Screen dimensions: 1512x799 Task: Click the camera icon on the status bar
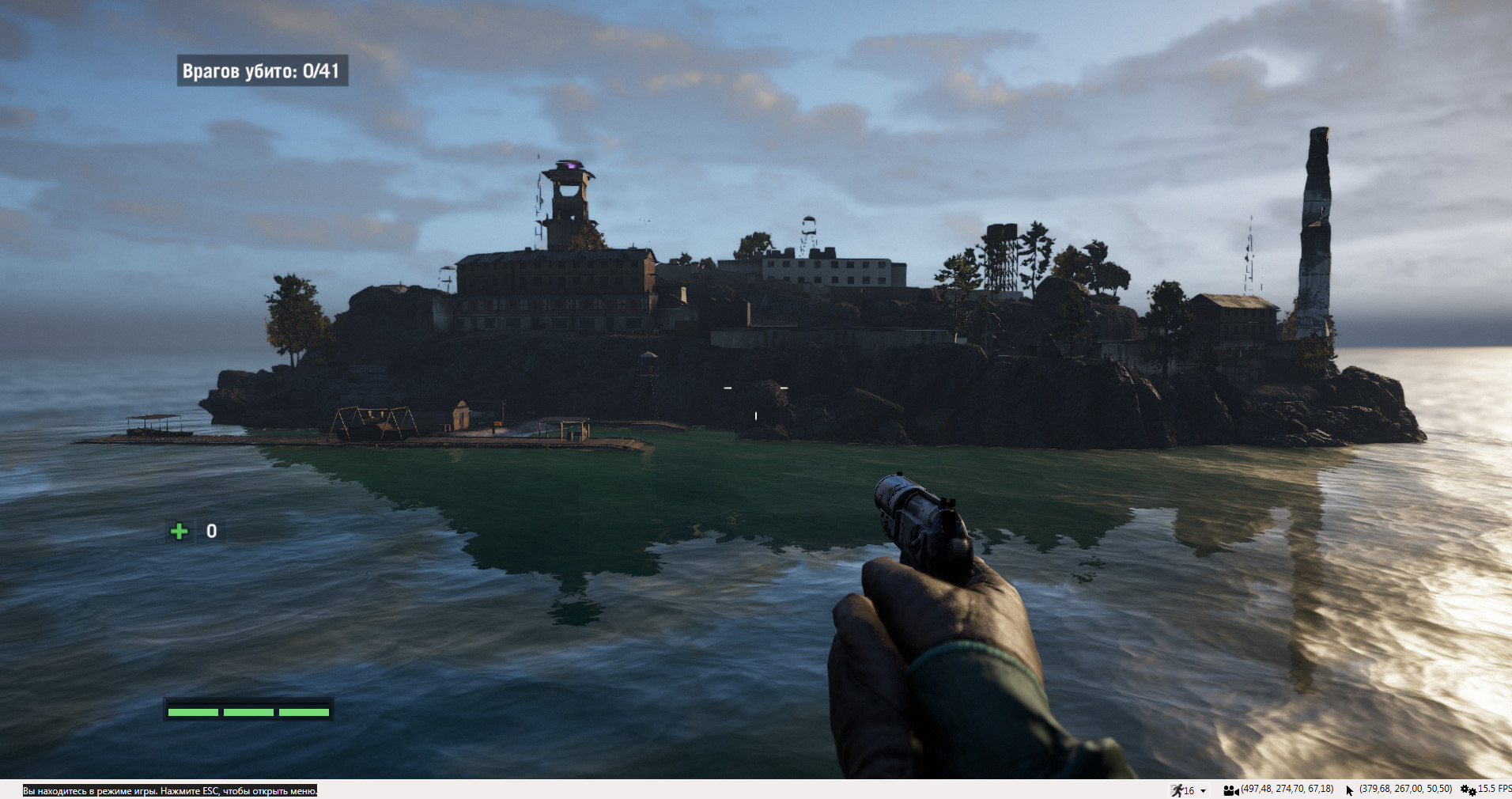pos(1230,789)
